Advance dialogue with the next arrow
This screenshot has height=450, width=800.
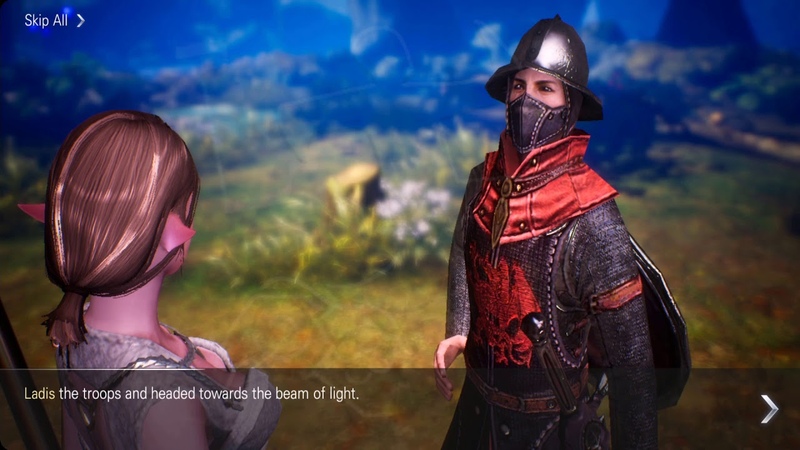click(768, 408)
